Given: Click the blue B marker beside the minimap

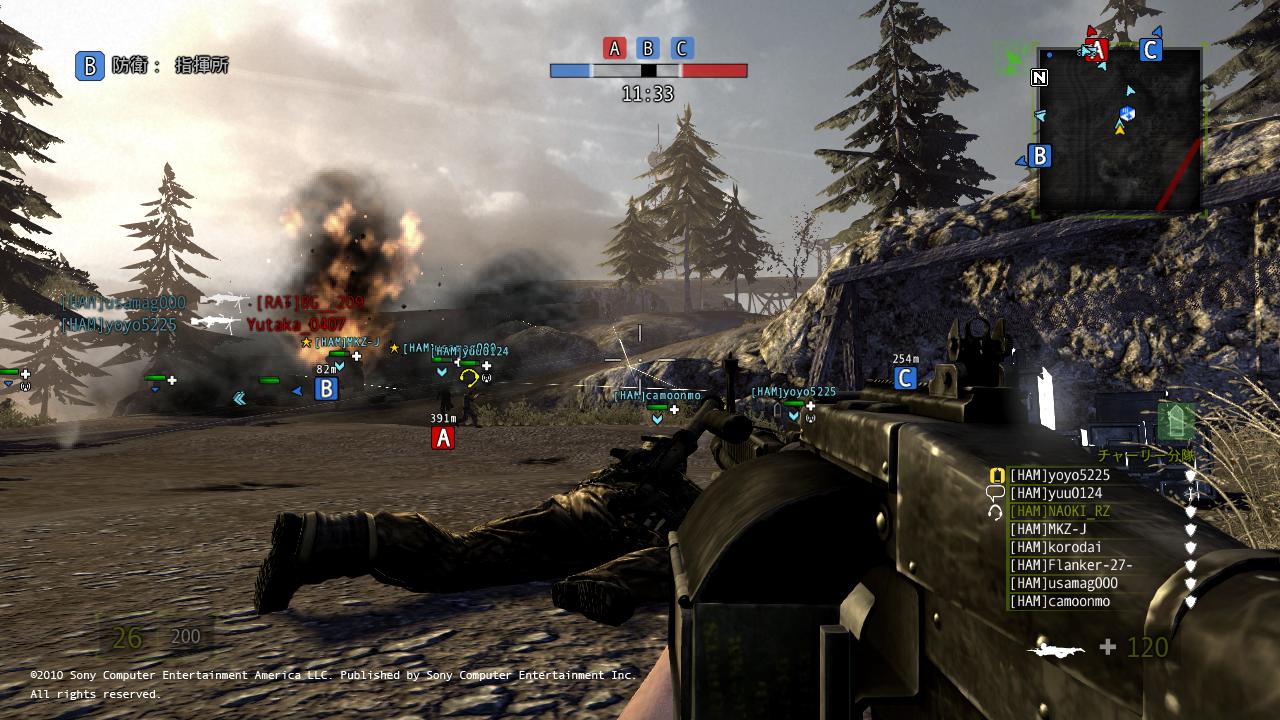Looking at the screenshot, I should 1039,156.
